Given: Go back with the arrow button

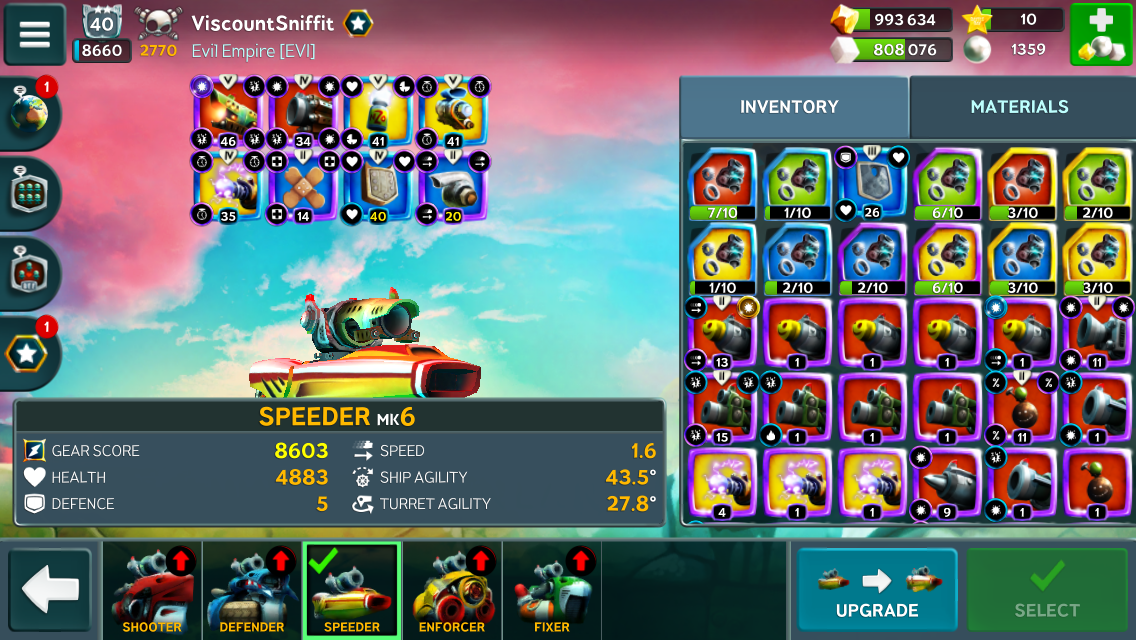Looking at the screenshot, I should (x=49, y=590).
